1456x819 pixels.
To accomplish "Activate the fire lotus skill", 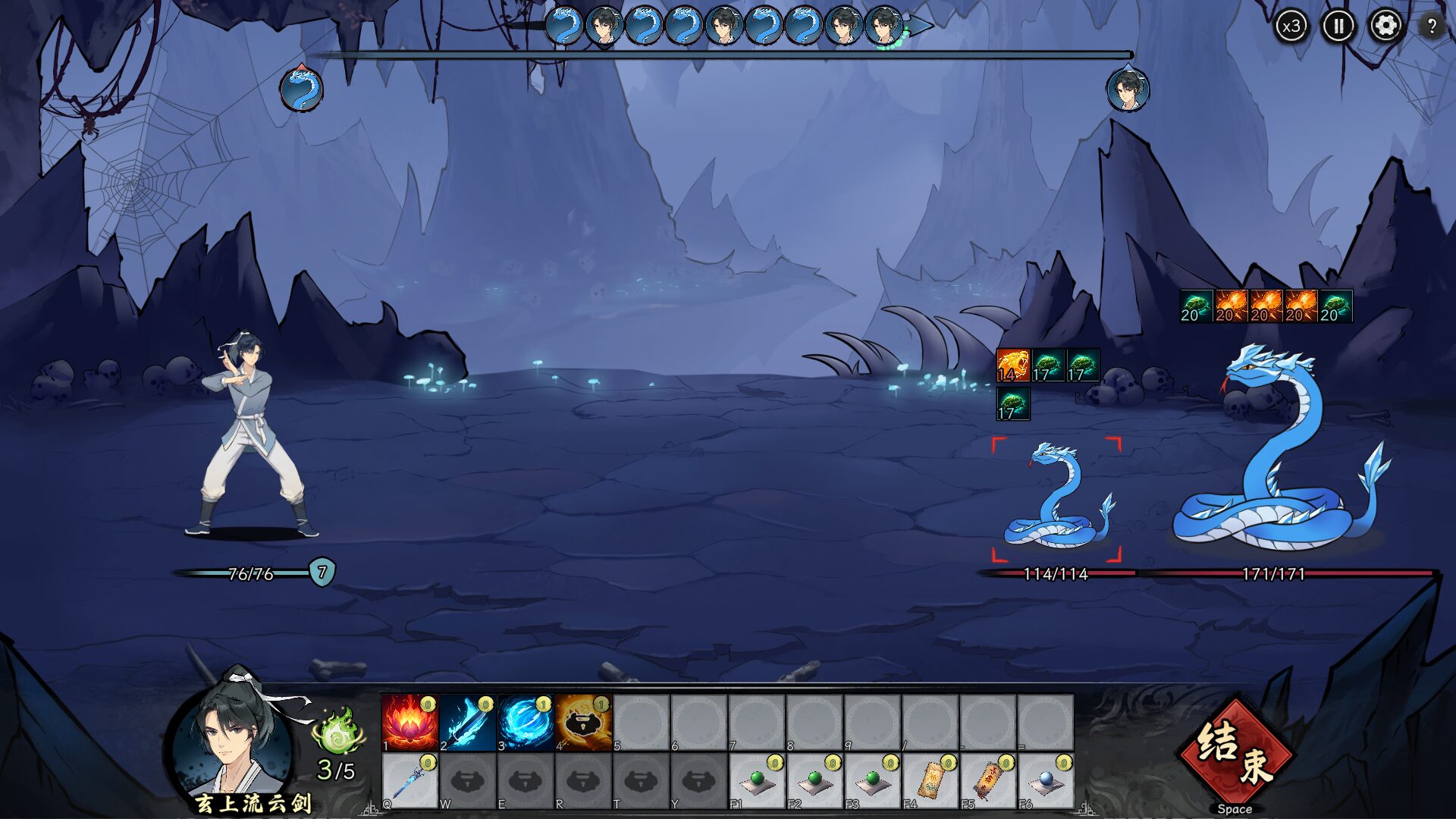I will click(409, 723).
